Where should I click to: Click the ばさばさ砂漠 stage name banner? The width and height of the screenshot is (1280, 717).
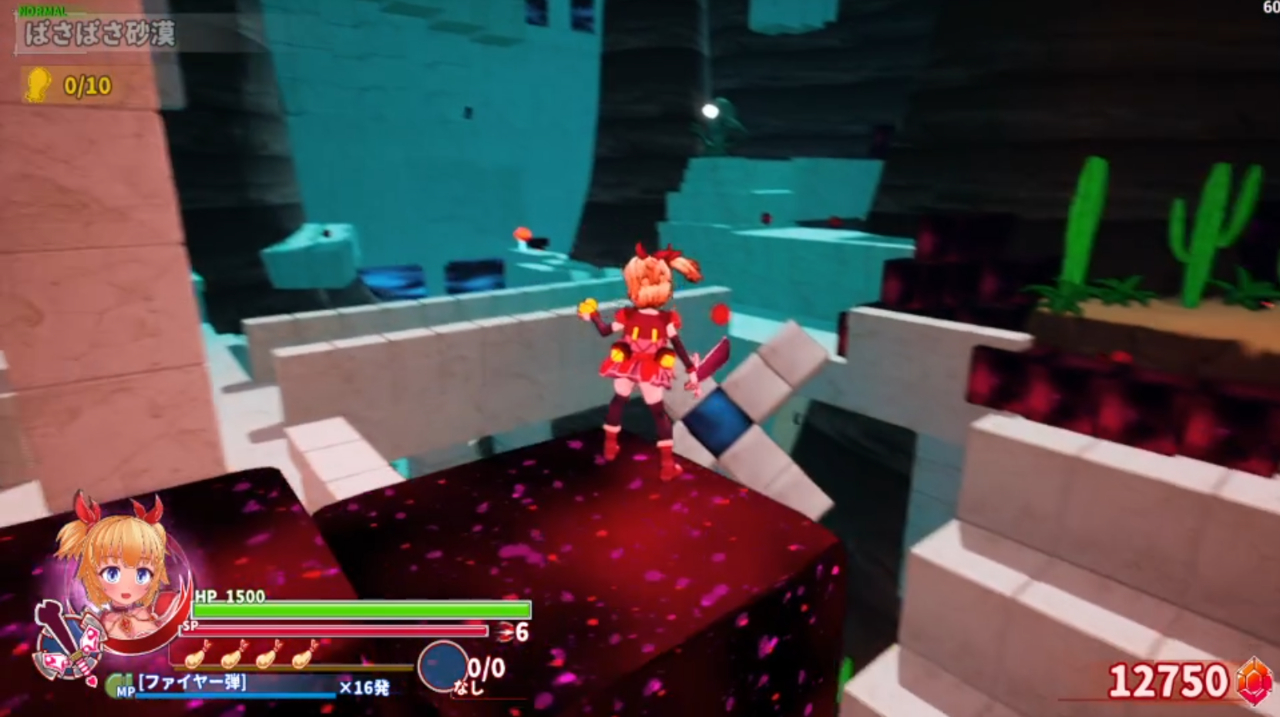pos(100,35)
